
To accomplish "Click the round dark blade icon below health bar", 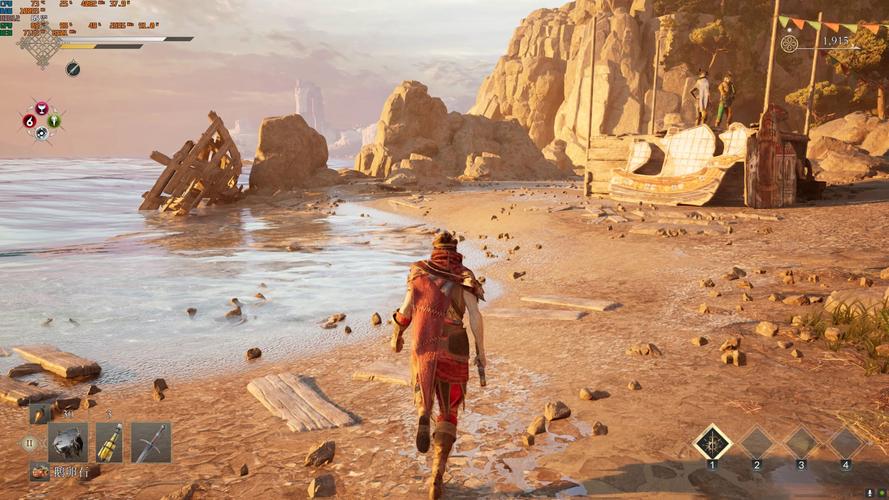I will (x=73, y=69).
